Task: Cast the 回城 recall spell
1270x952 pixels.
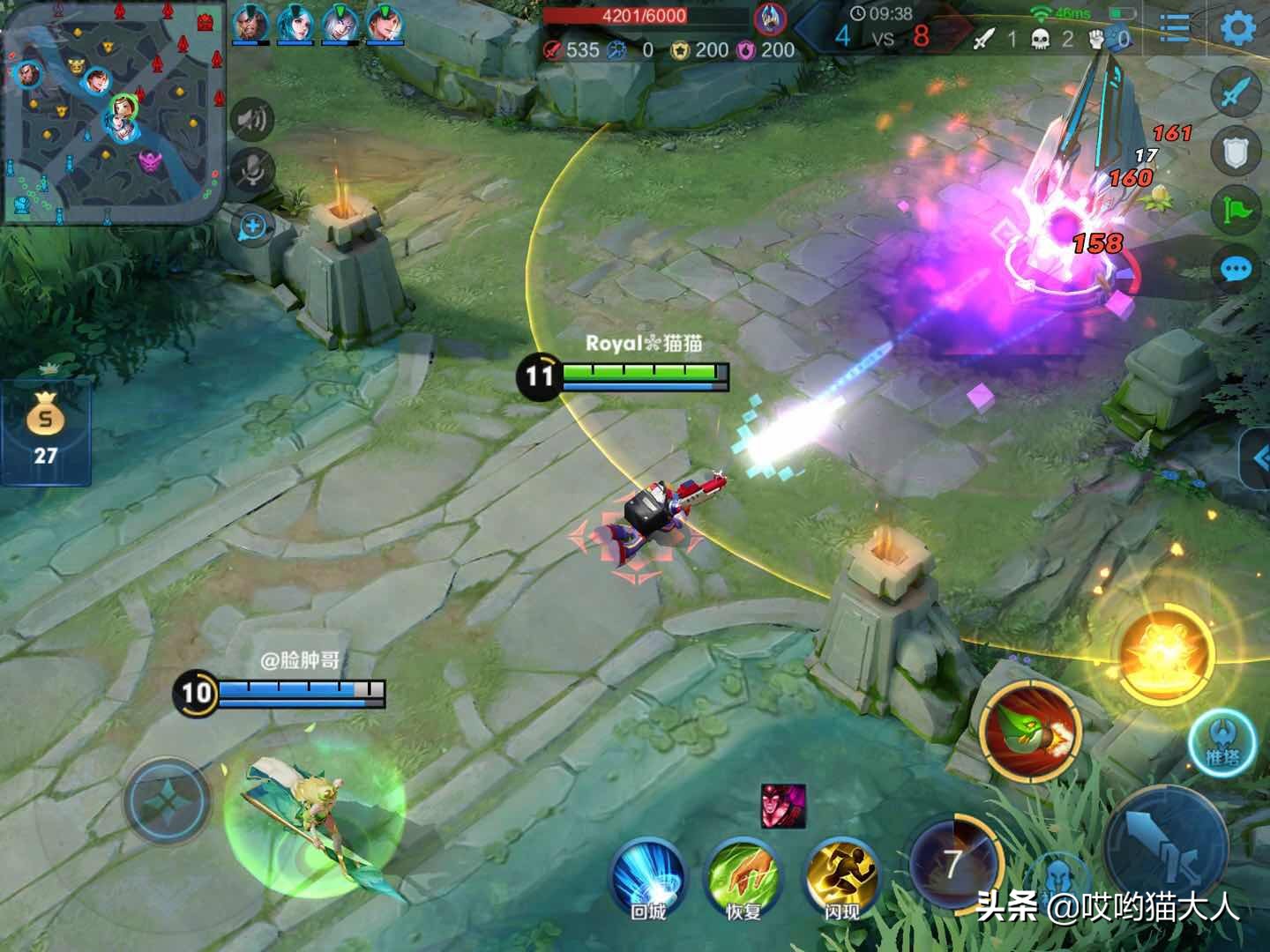Action: (x=648, y=878)
